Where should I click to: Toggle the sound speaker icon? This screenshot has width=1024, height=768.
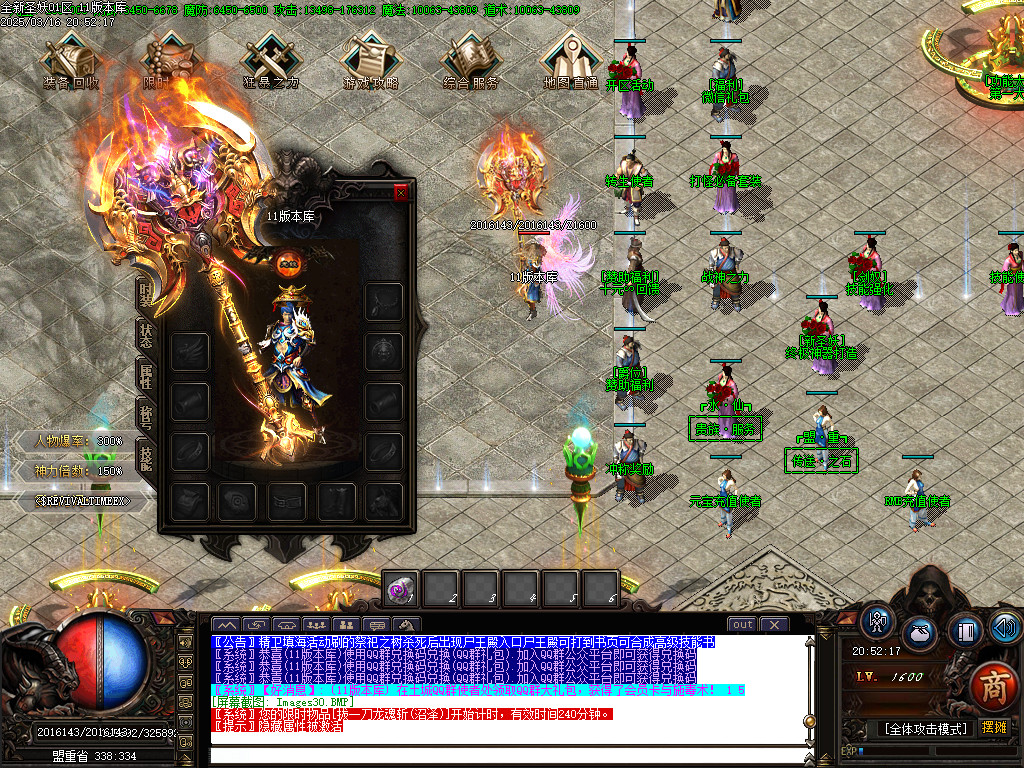click(1004, 629)
